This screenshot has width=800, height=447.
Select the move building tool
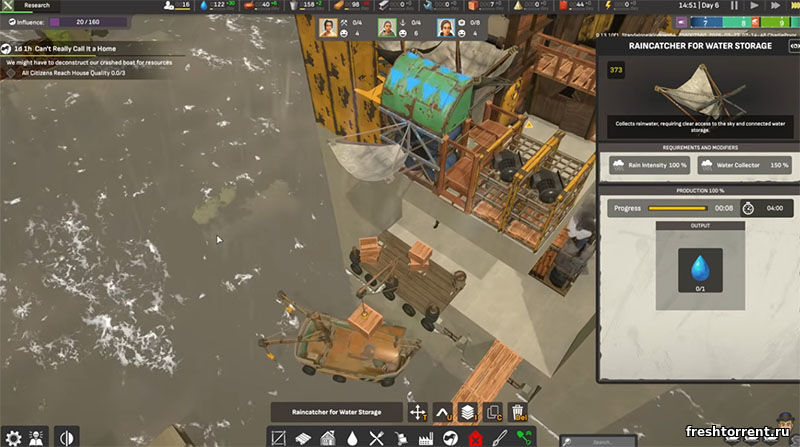[418, 411]
